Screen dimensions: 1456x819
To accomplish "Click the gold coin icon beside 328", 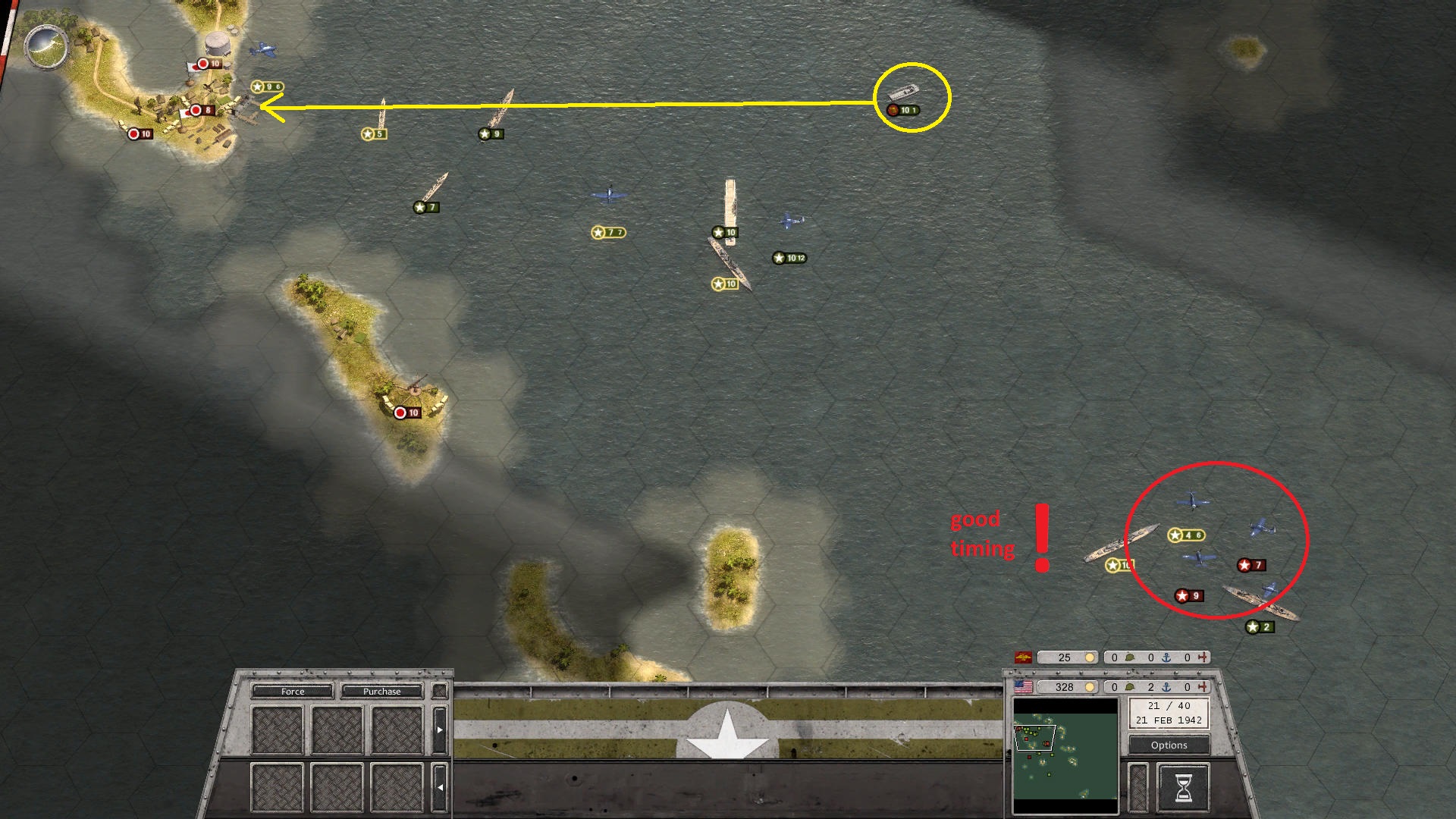I will (1090, 687).
